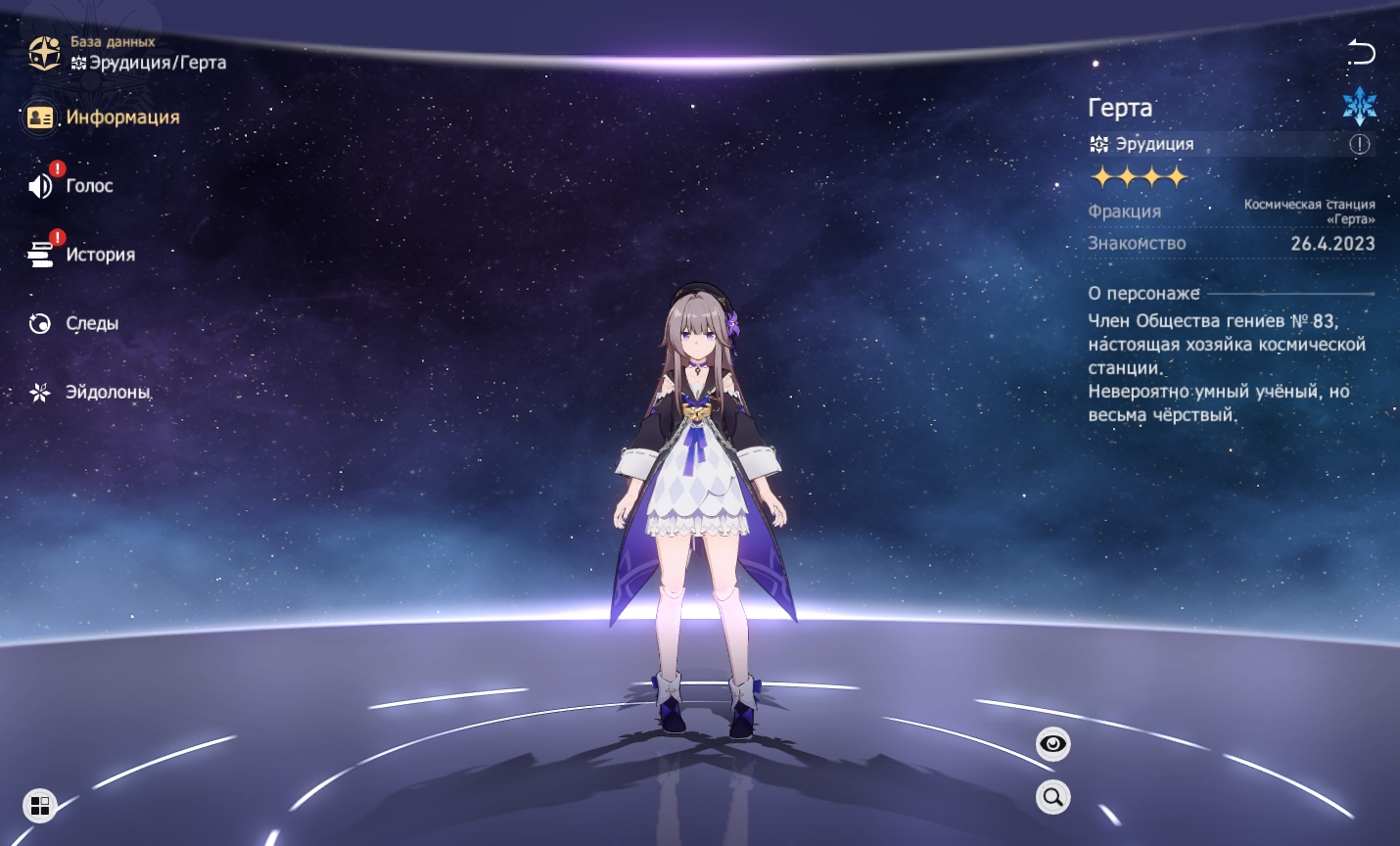Go back using the return arrow
The height and width of the screenshot is (846, 1400).
point(1361,52)
